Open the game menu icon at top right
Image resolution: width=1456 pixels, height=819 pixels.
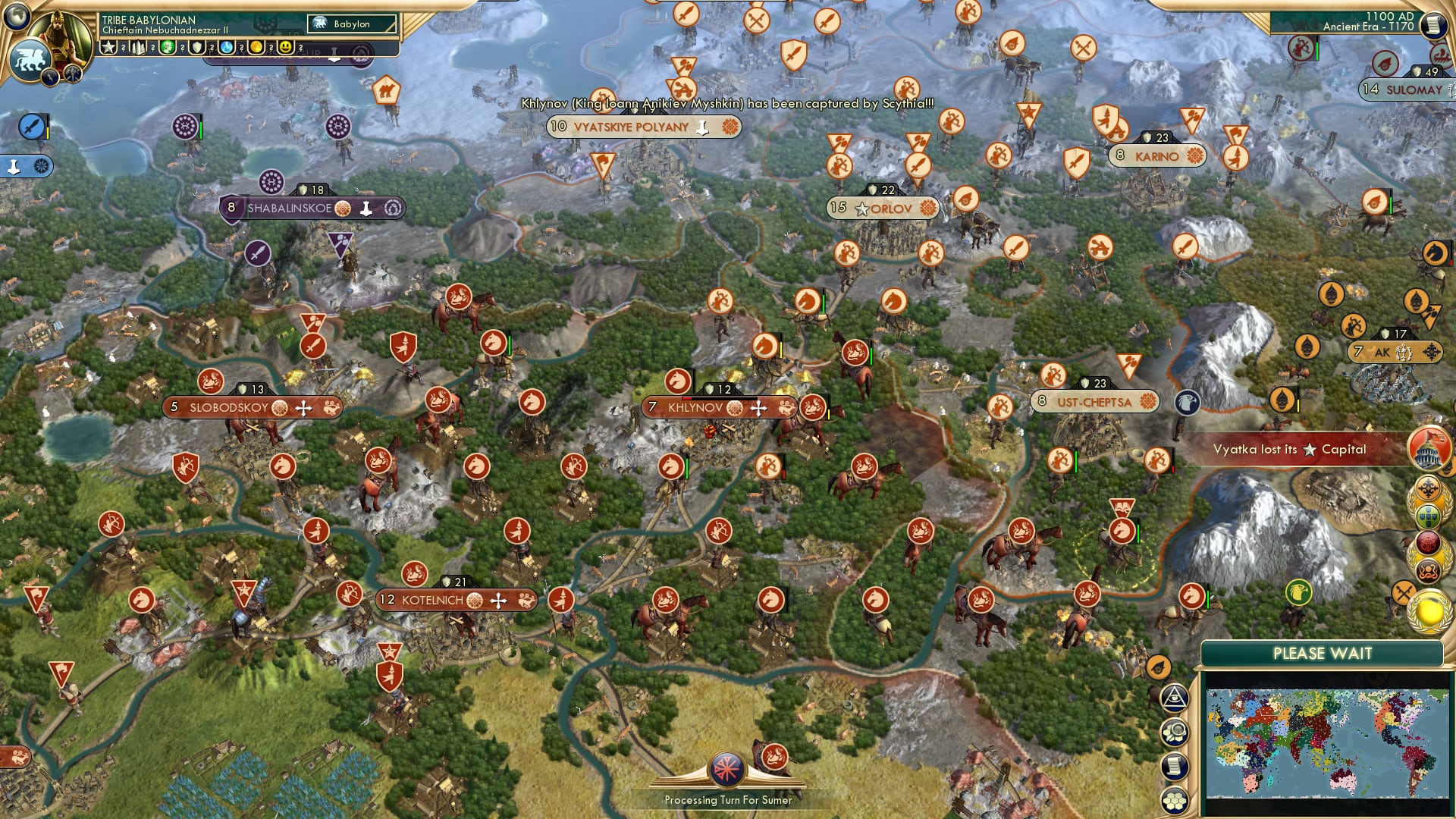coord(1432,25)
